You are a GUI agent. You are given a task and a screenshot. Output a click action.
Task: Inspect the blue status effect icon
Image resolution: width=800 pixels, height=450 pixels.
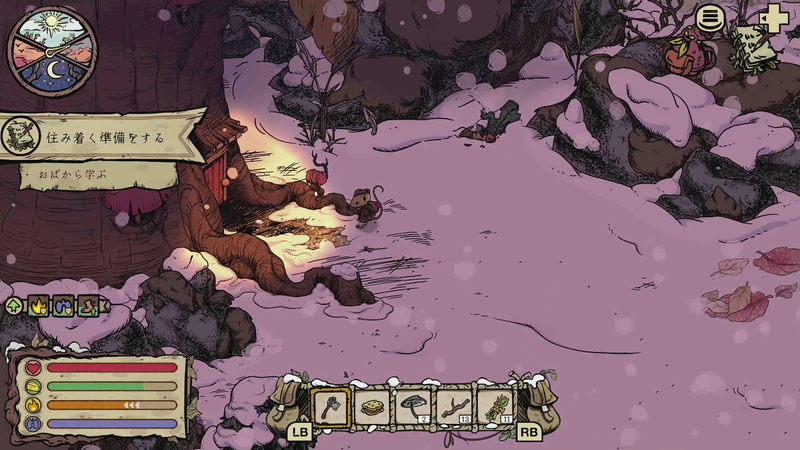(63, 306)
